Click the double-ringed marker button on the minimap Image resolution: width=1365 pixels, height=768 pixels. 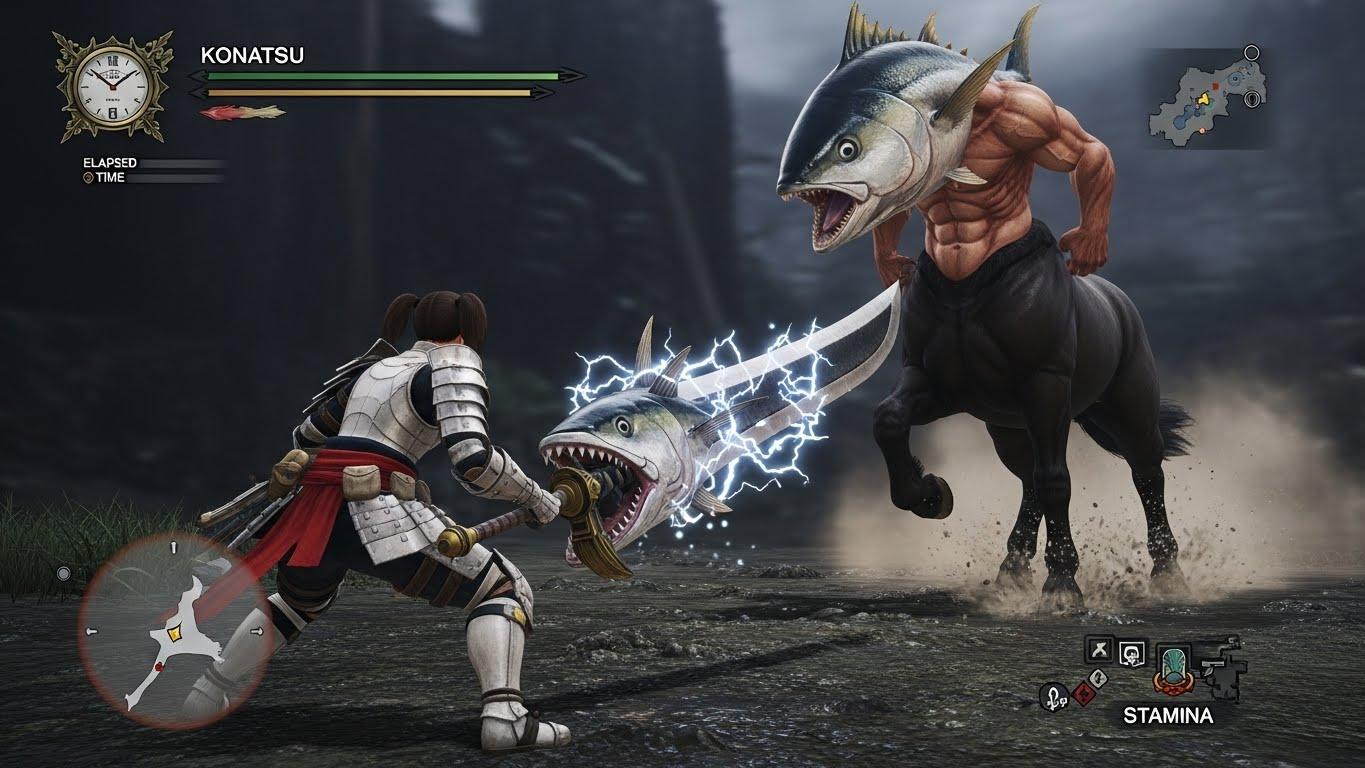(1251, 99)
